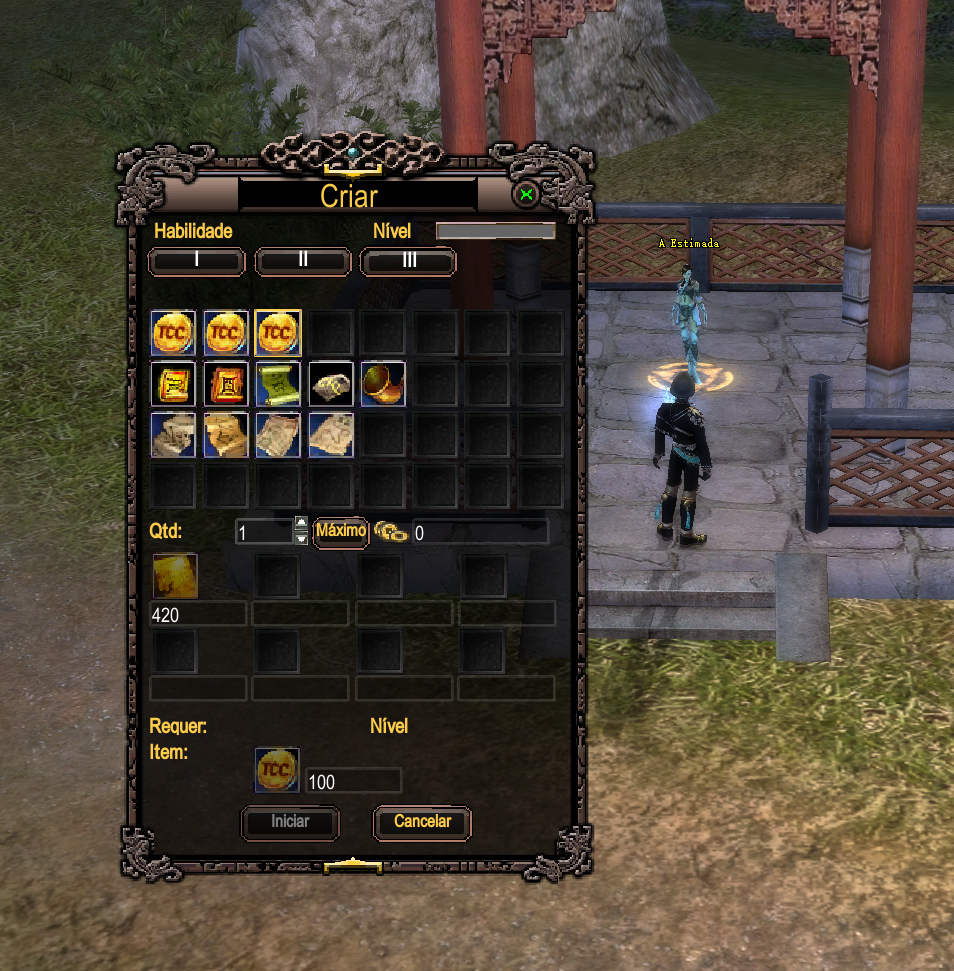Increase the quantity with the up arrow
Viewport: 954px width, 971px height.
pos(301,524)
